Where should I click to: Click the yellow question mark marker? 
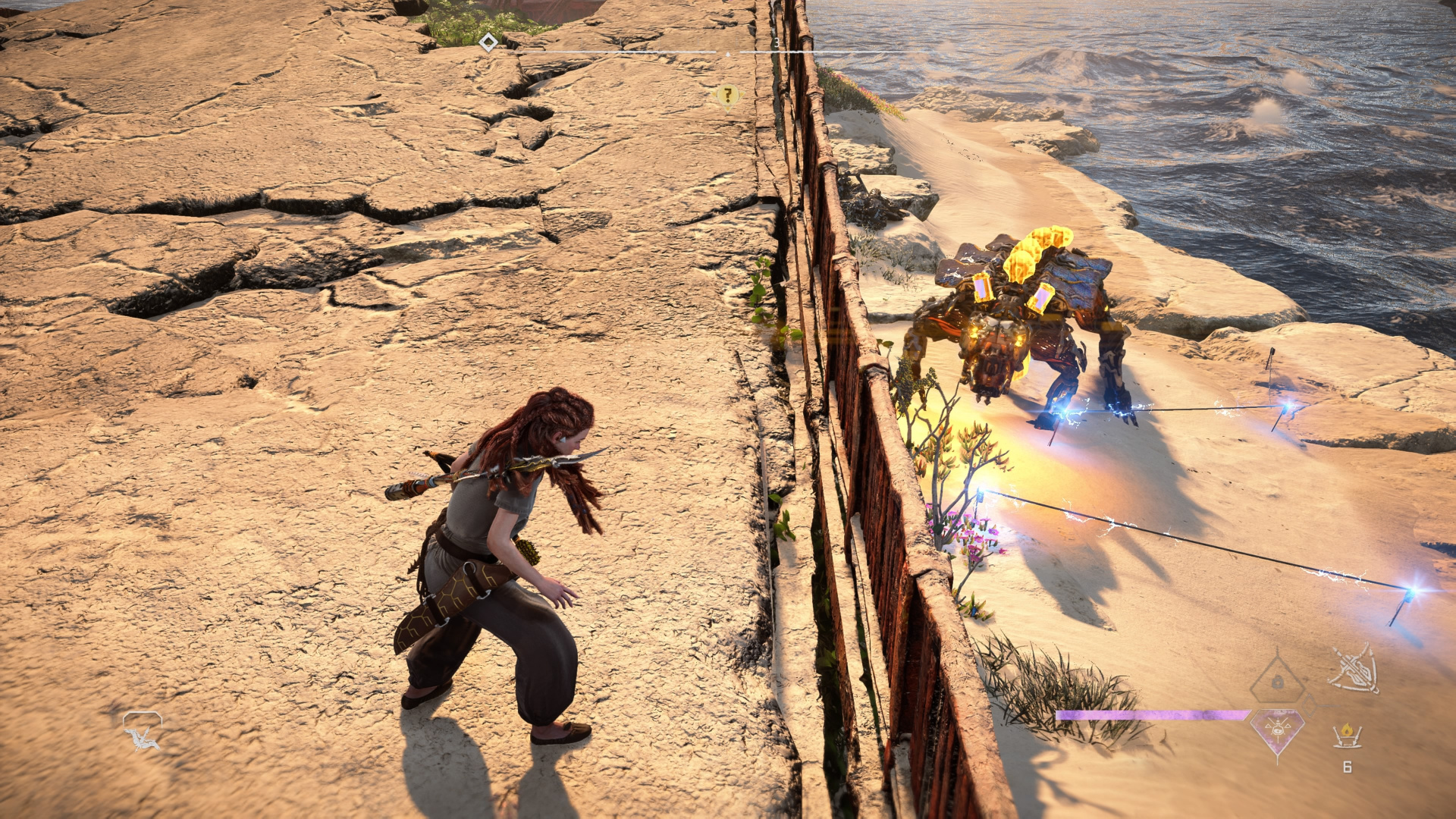point(728,96)
